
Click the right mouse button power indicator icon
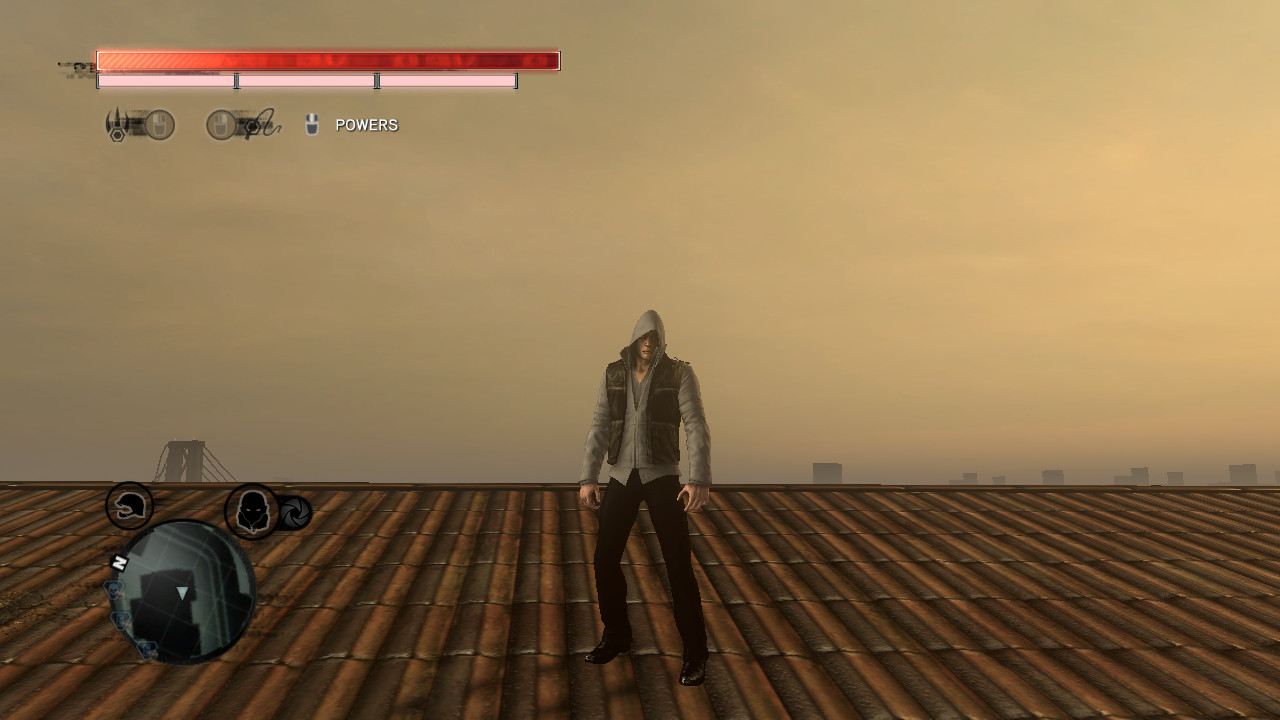pyautogui.click(x=221, y=123)
